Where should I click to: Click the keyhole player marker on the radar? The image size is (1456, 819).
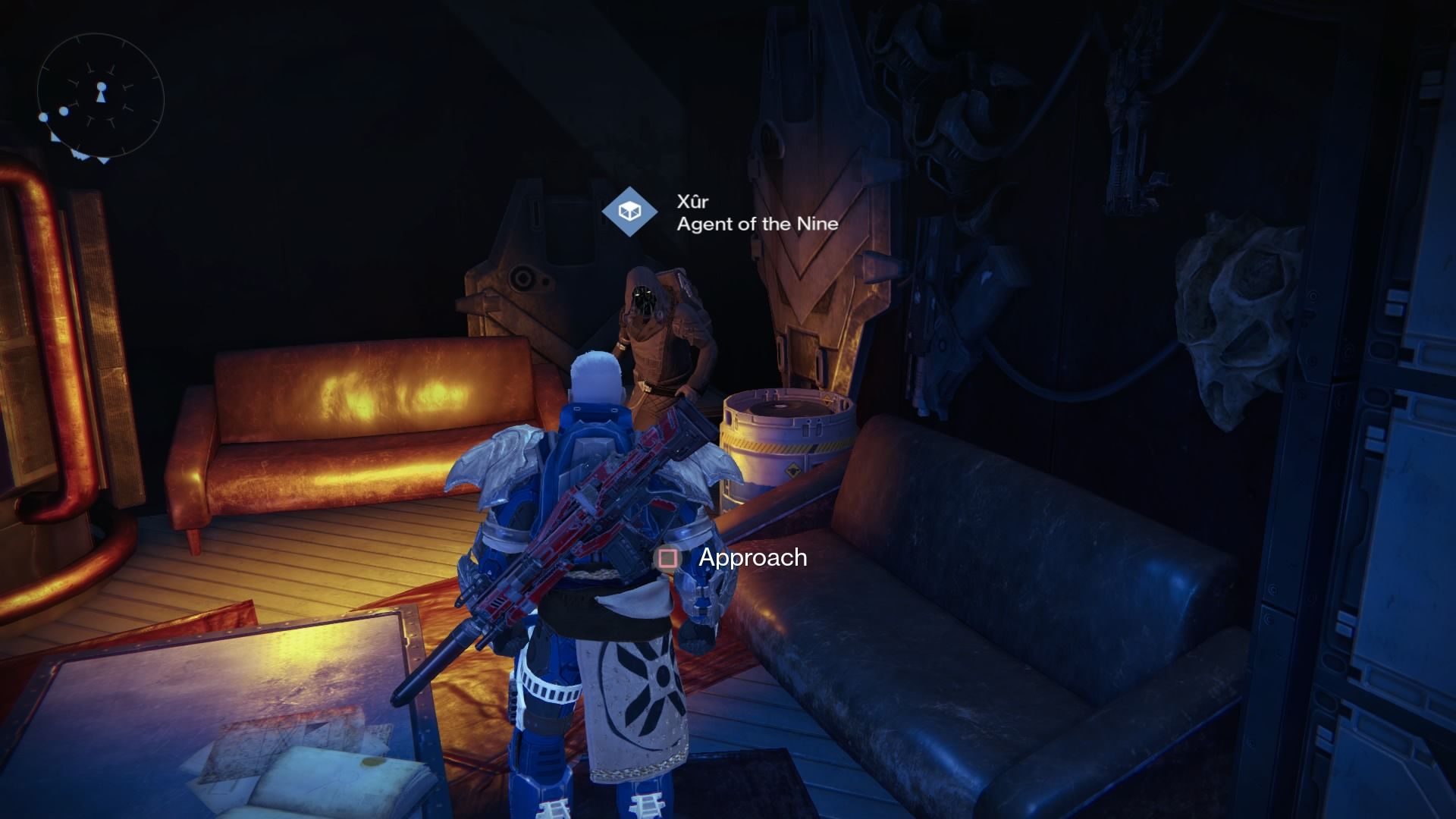[102, 92]
